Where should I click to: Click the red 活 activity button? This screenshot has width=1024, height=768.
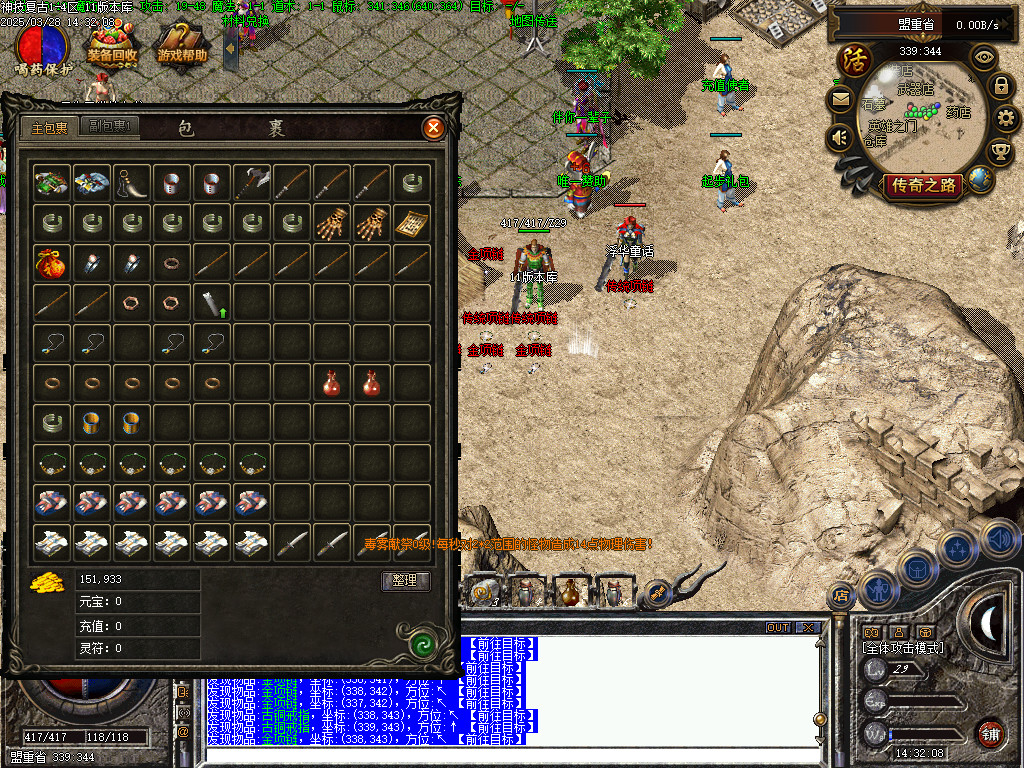tap(855, 58)
